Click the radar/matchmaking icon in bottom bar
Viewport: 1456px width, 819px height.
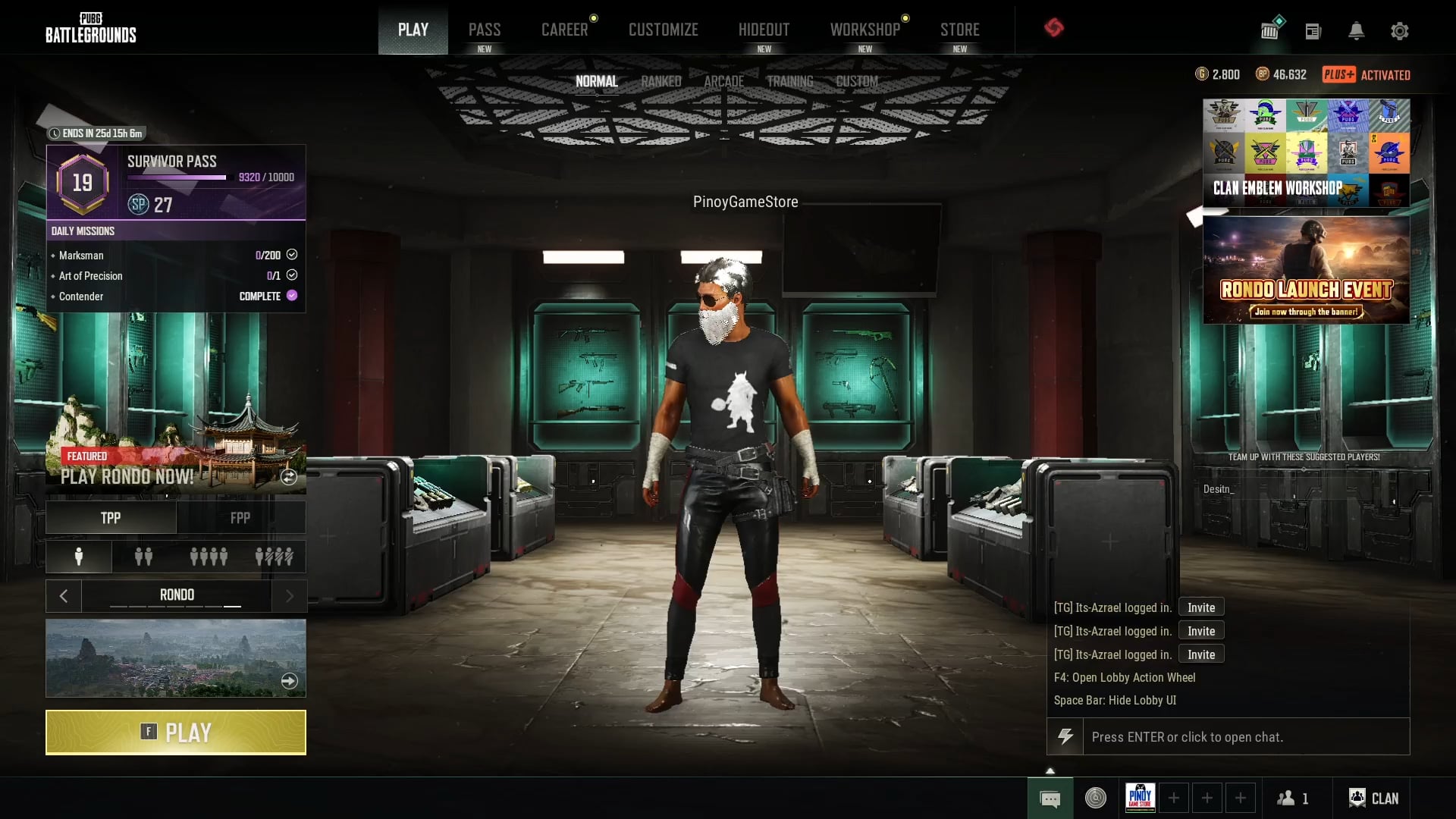pos(1095,798)
